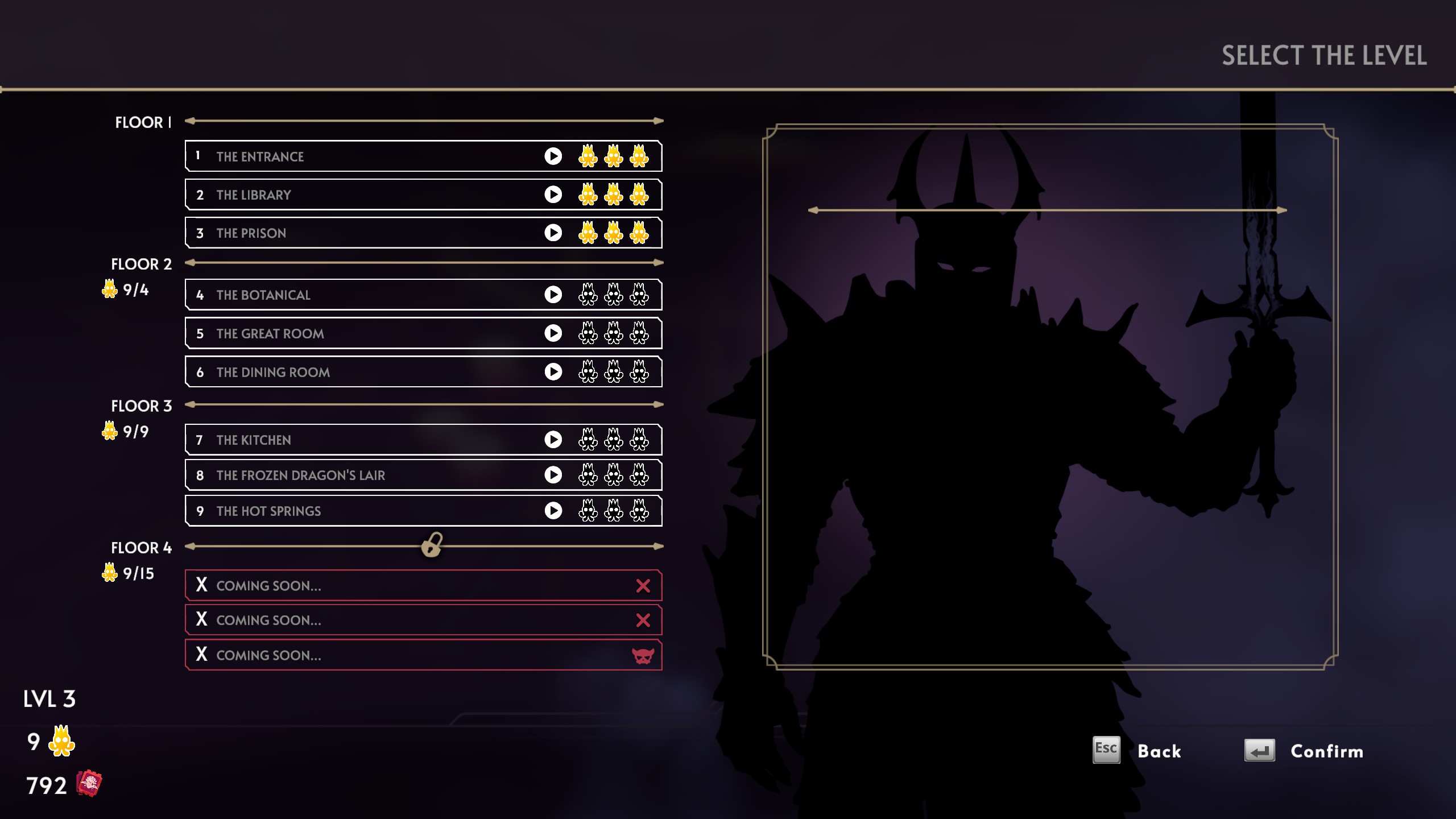Select the play icon on The Library row
Image resolution: width=1456 pixels, height=819 pixels.
552,194
